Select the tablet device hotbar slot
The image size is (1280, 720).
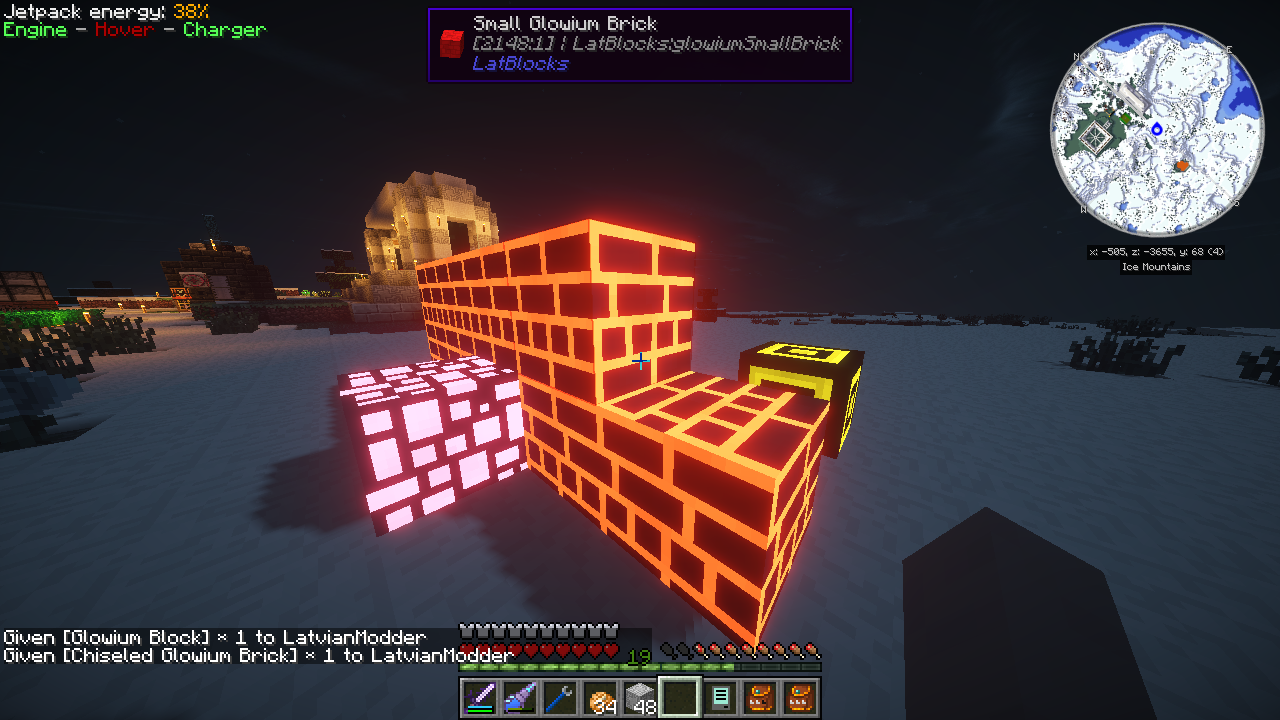719,698
